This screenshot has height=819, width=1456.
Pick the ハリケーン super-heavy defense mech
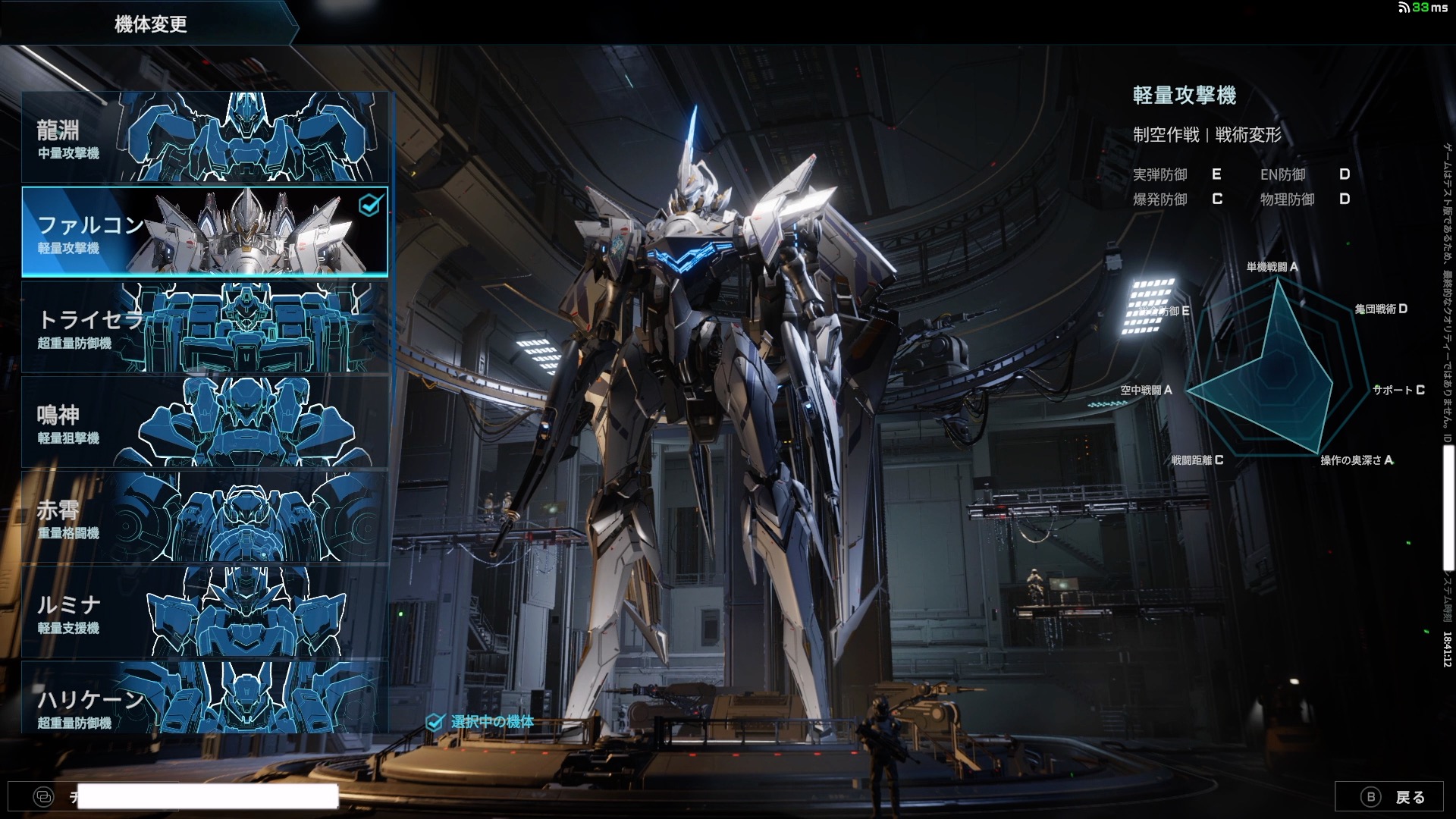205,698
